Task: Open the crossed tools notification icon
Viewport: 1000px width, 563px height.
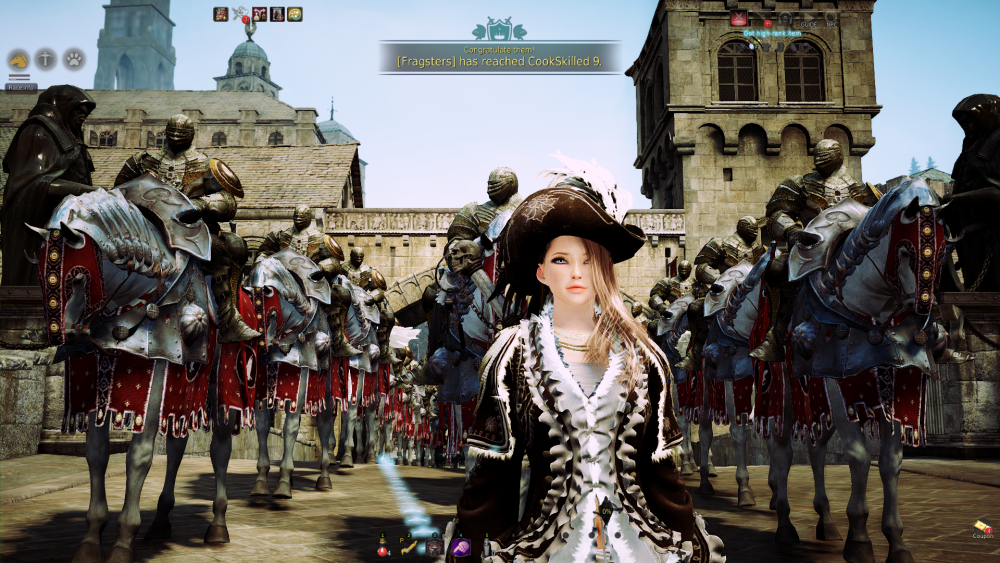Action: [239, 14]
